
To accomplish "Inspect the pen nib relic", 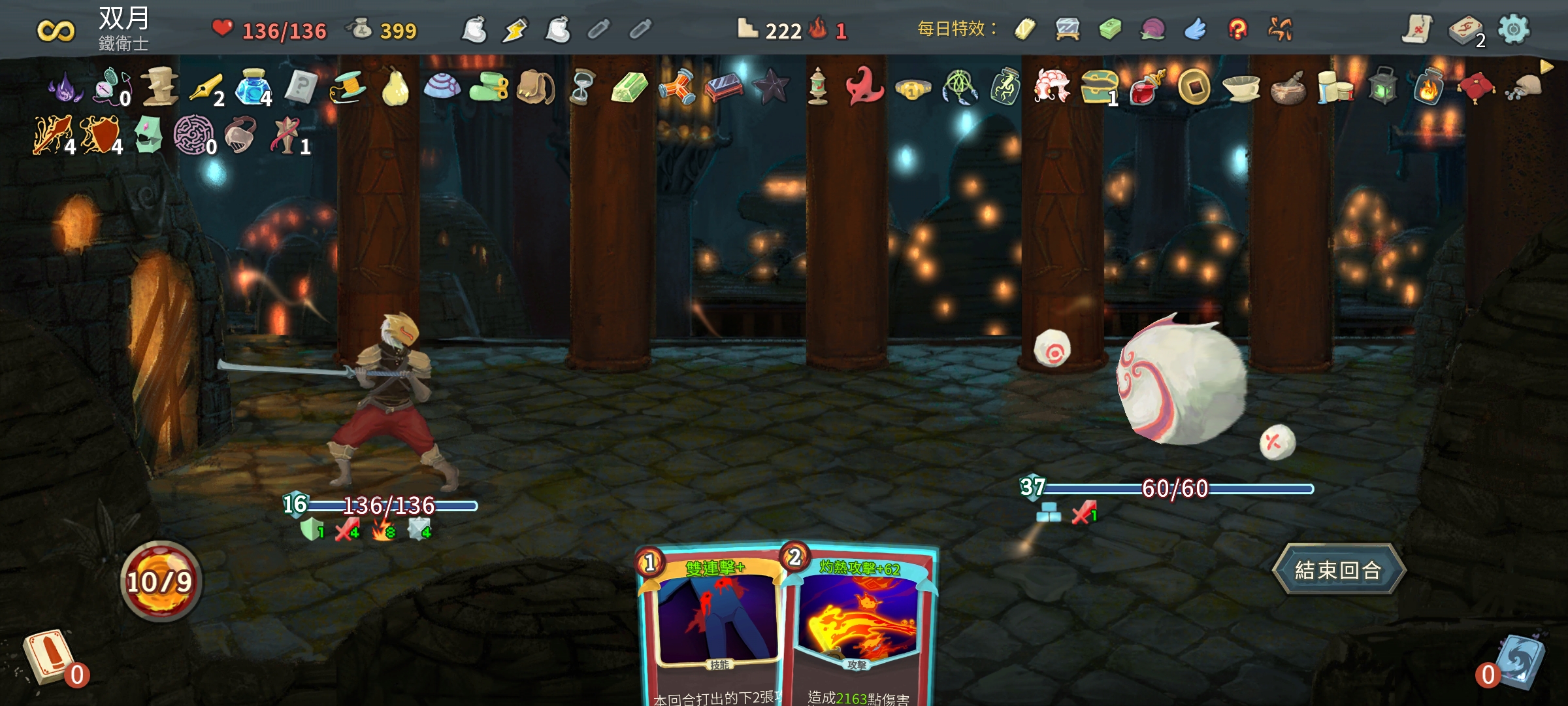I will point(206,88).
